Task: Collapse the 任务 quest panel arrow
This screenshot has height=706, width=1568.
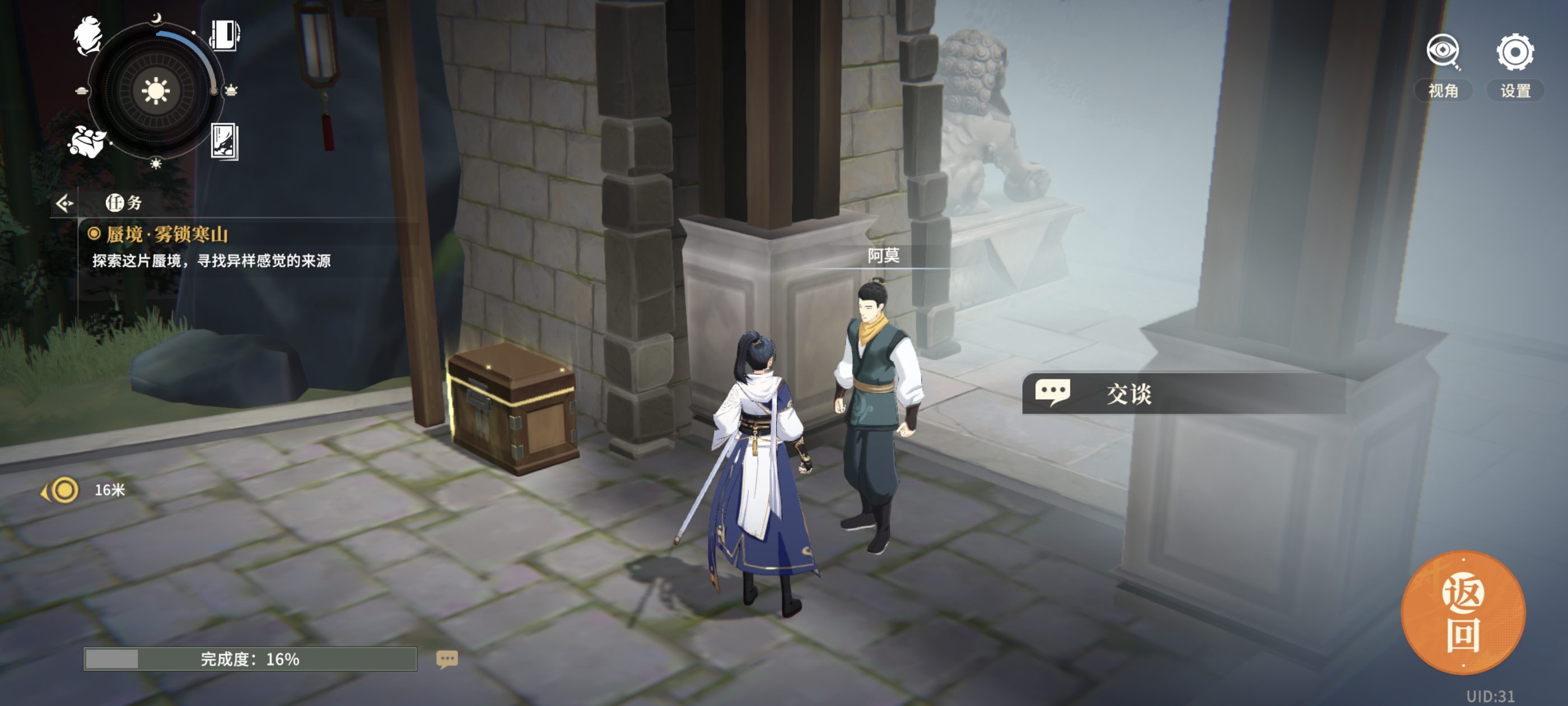Action: [x=64, y=203]
